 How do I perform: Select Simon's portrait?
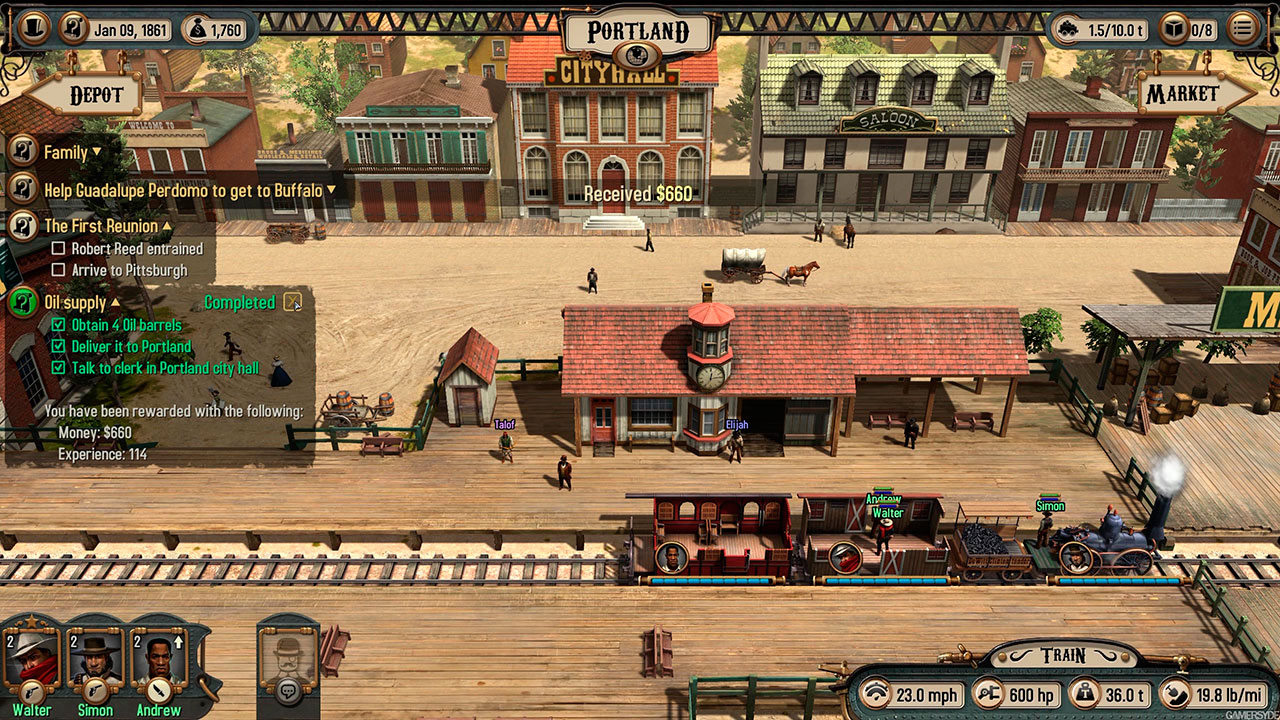95,653
